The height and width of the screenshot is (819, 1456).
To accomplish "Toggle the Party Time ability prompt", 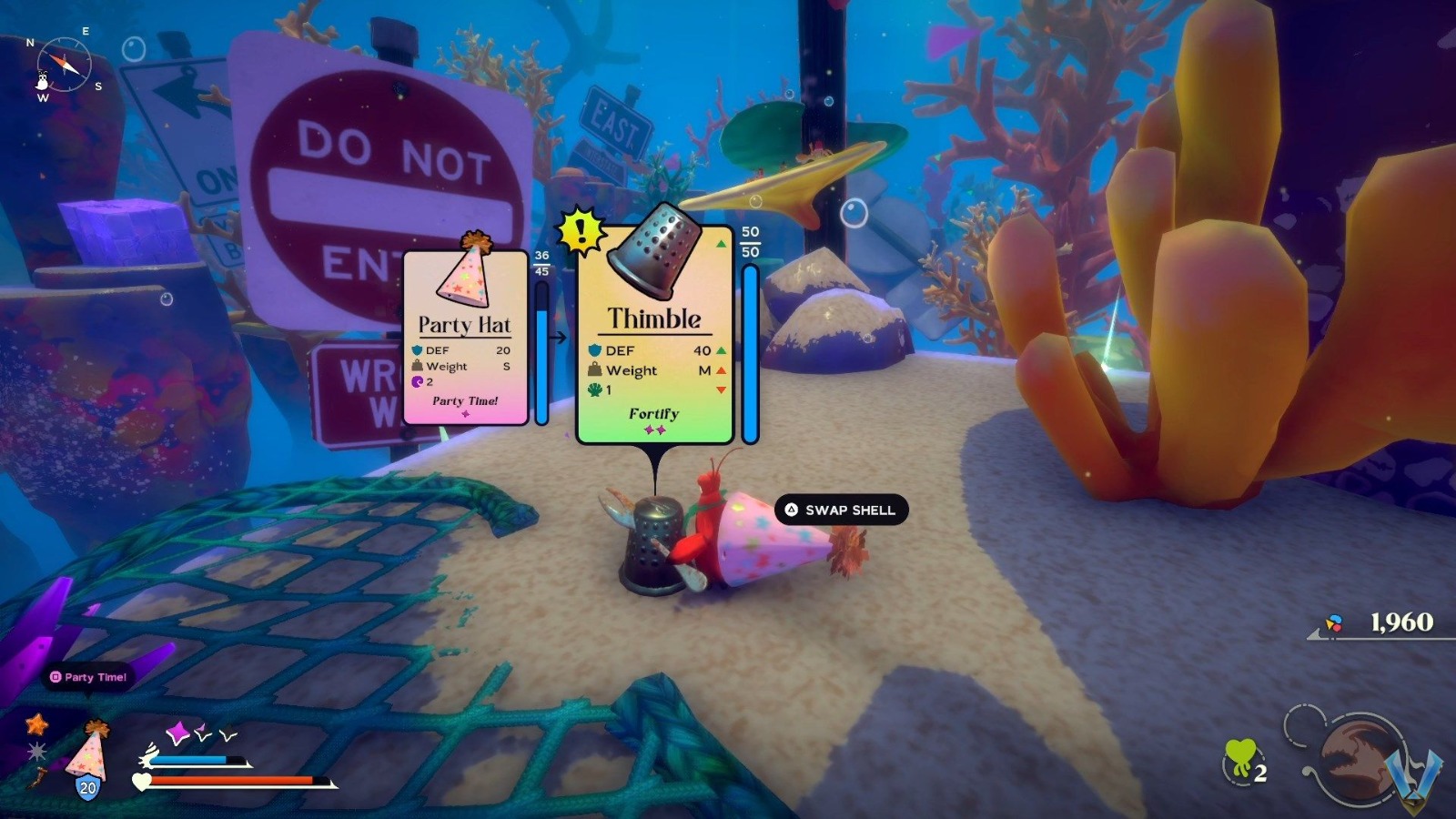I will coord(88,677).
